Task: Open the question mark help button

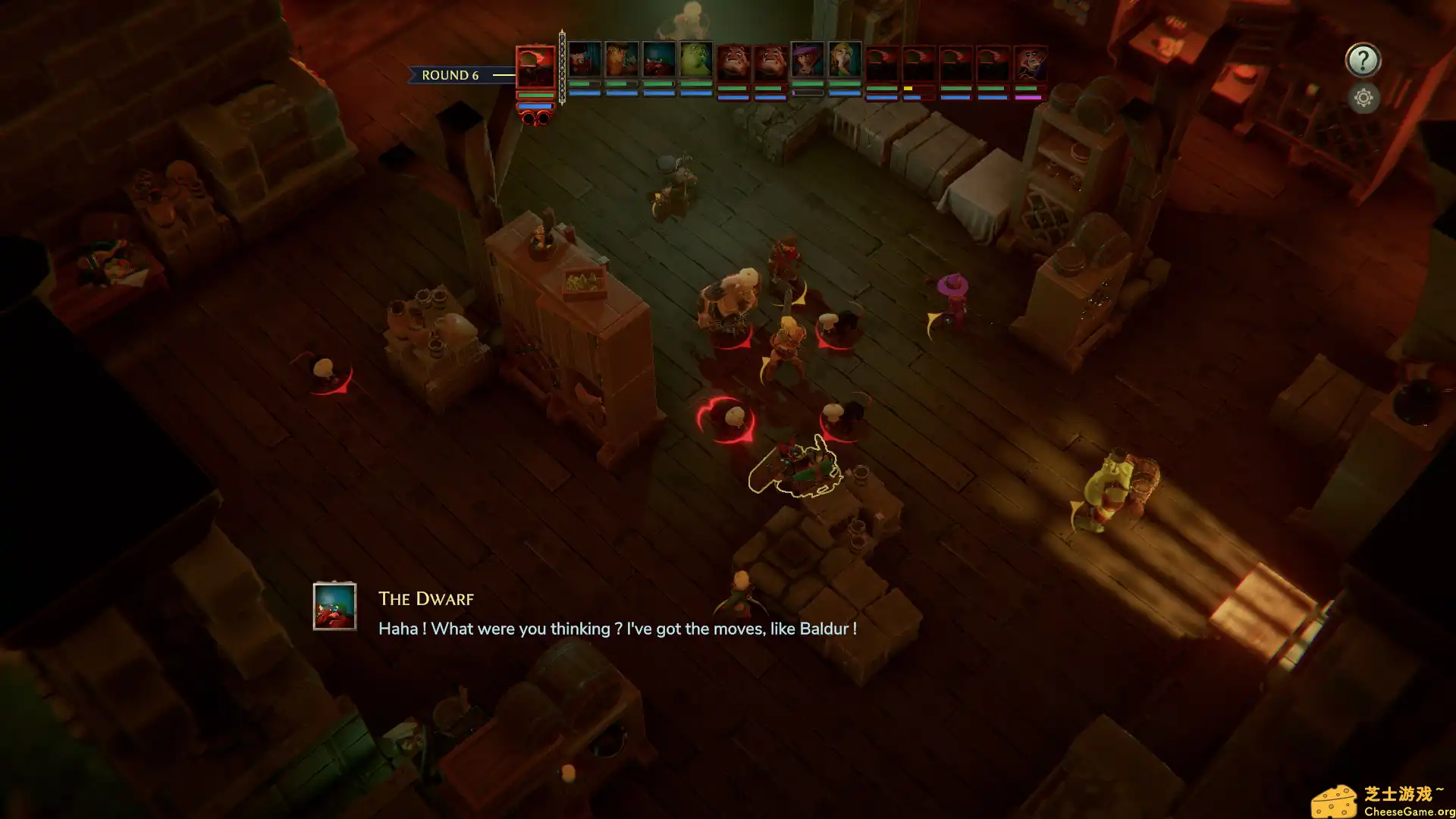Action: click(1363, 61)
